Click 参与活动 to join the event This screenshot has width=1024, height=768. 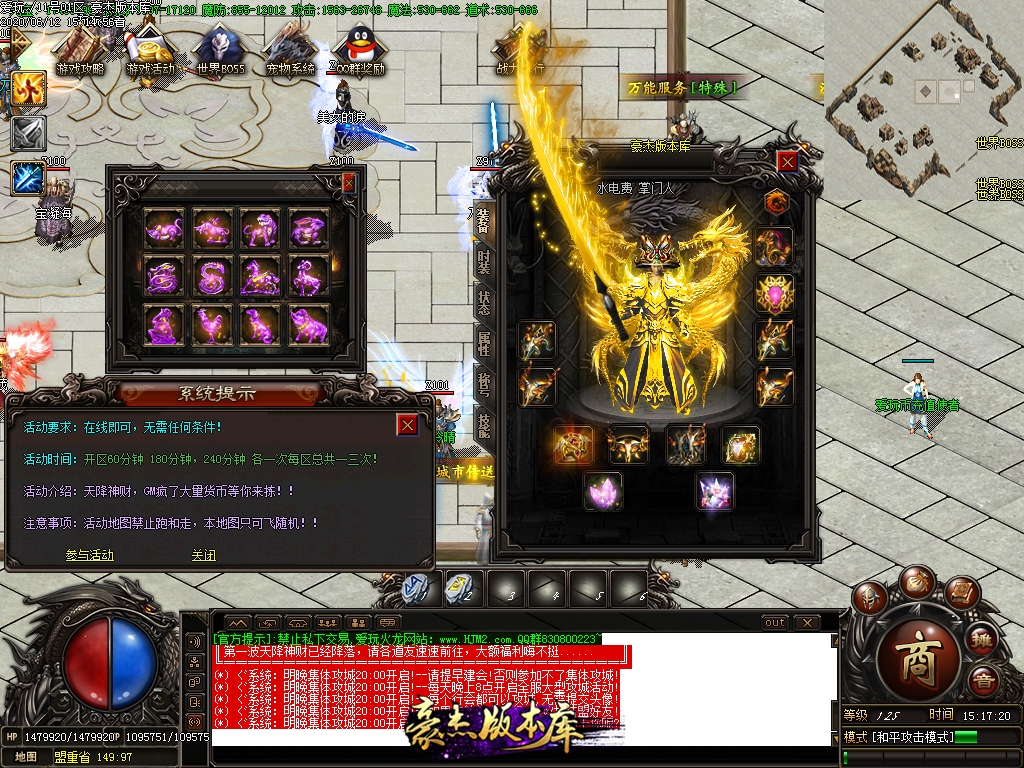pos(90,555)
